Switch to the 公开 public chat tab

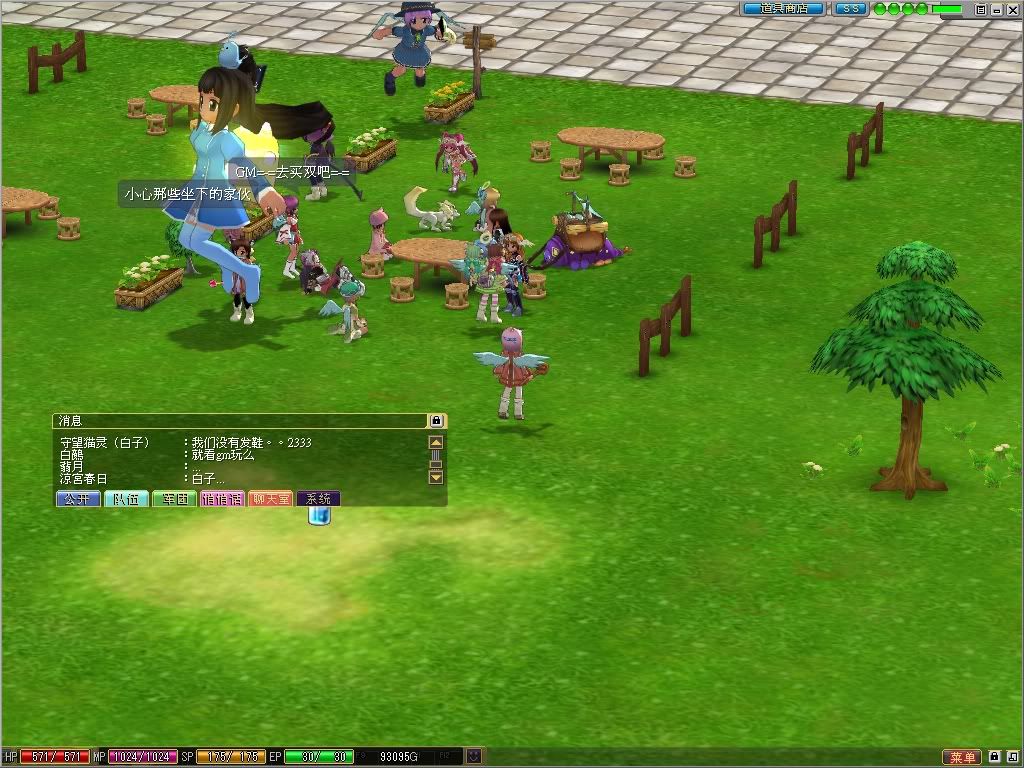pyautogui.click(x=78, y=498)
